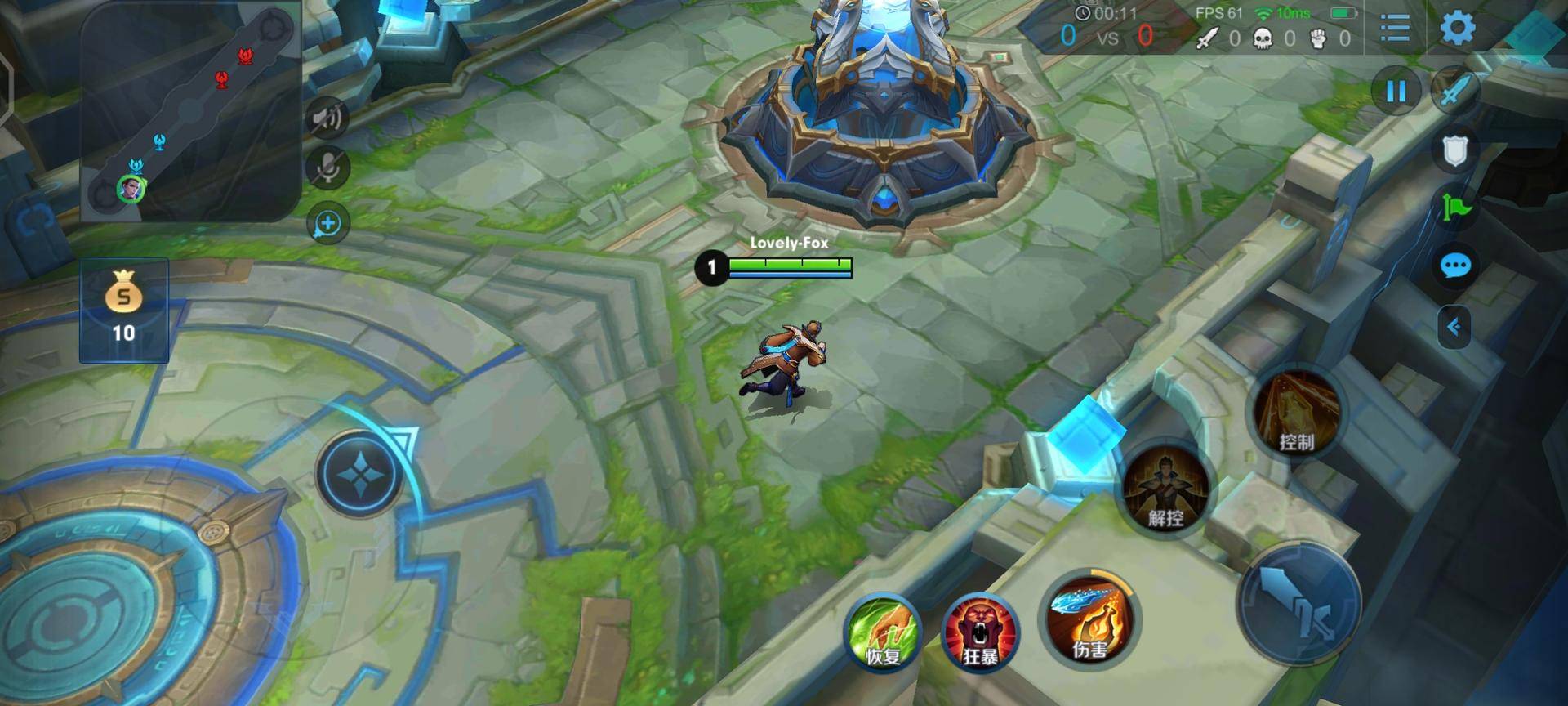Open the gold shop bag

[x=124, y=311]
